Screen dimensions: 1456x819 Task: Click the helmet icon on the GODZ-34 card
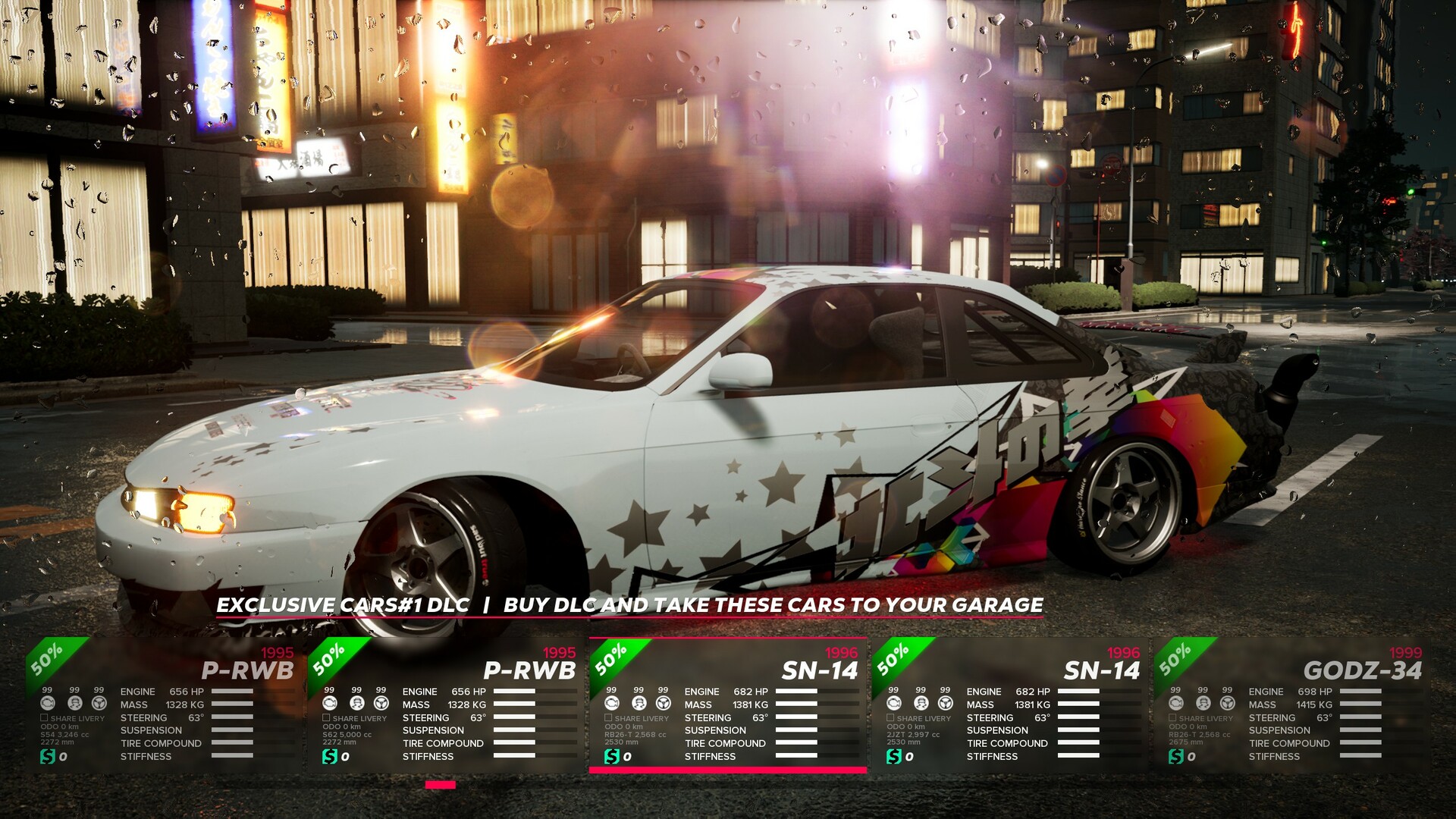(x=1202, y=703)
